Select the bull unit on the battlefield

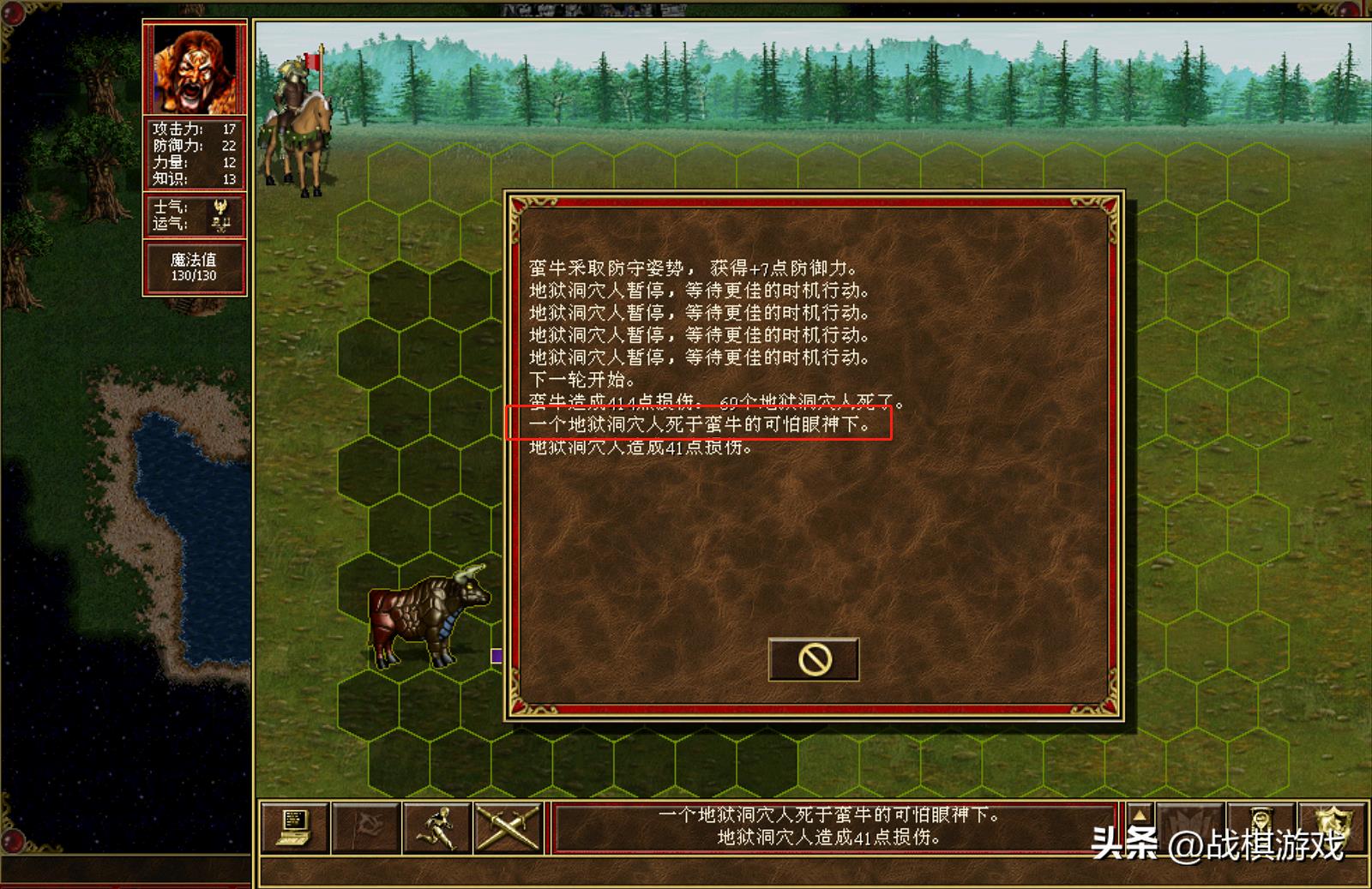[426, 616]
